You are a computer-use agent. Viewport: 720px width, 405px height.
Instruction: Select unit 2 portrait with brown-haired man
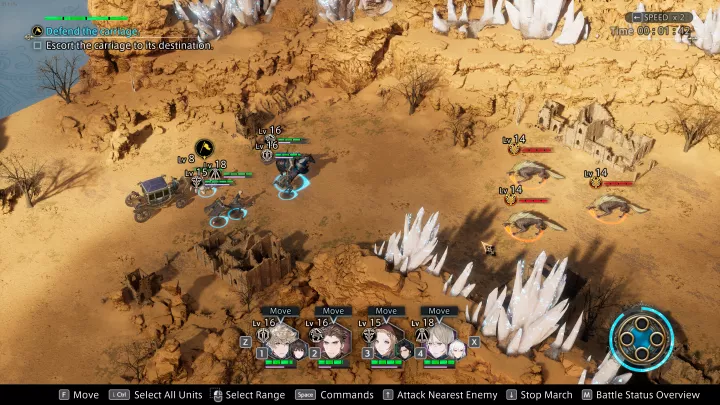coord(334,339)
